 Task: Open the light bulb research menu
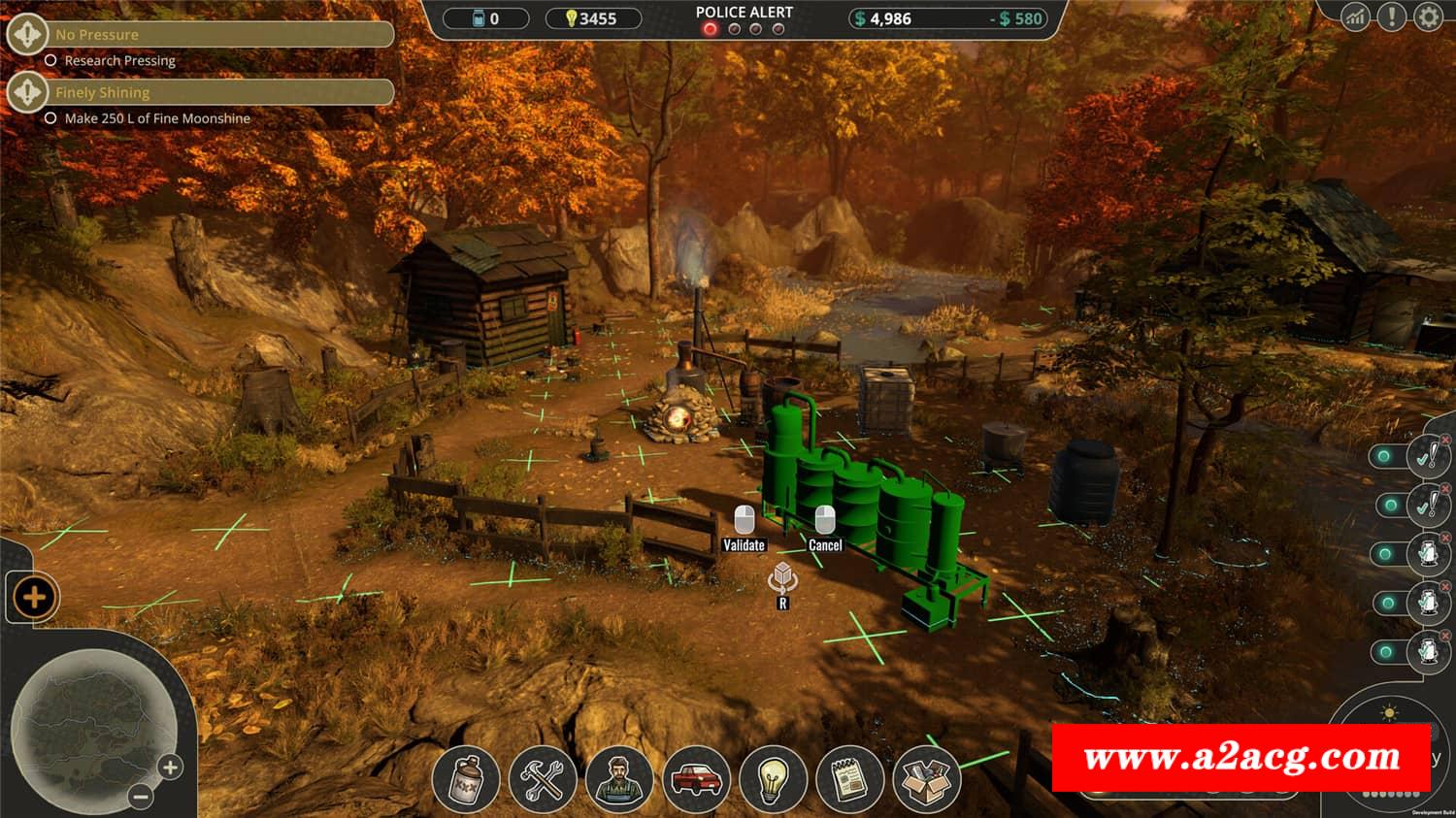773,779
